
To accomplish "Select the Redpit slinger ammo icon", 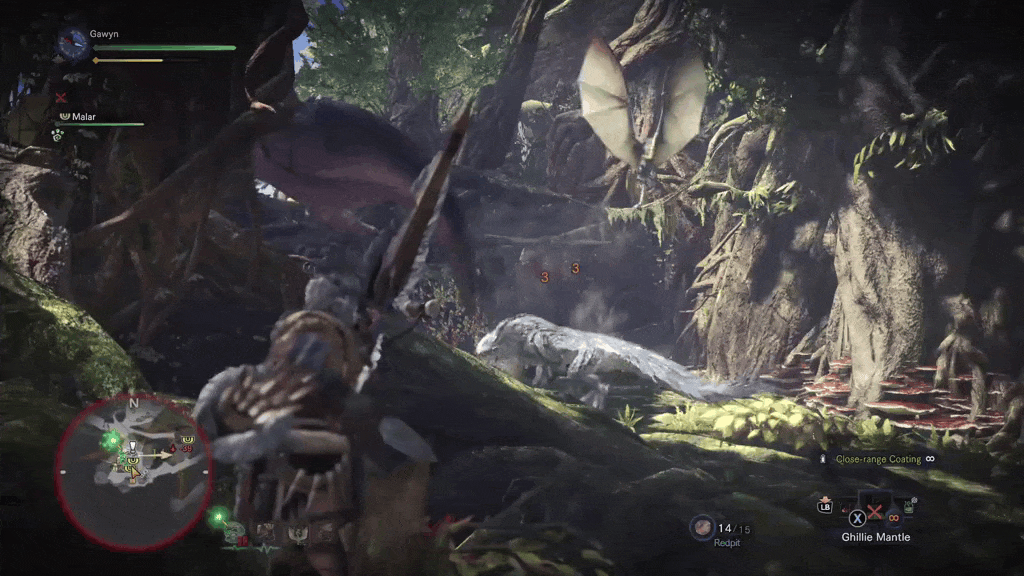I will [702, 526].
